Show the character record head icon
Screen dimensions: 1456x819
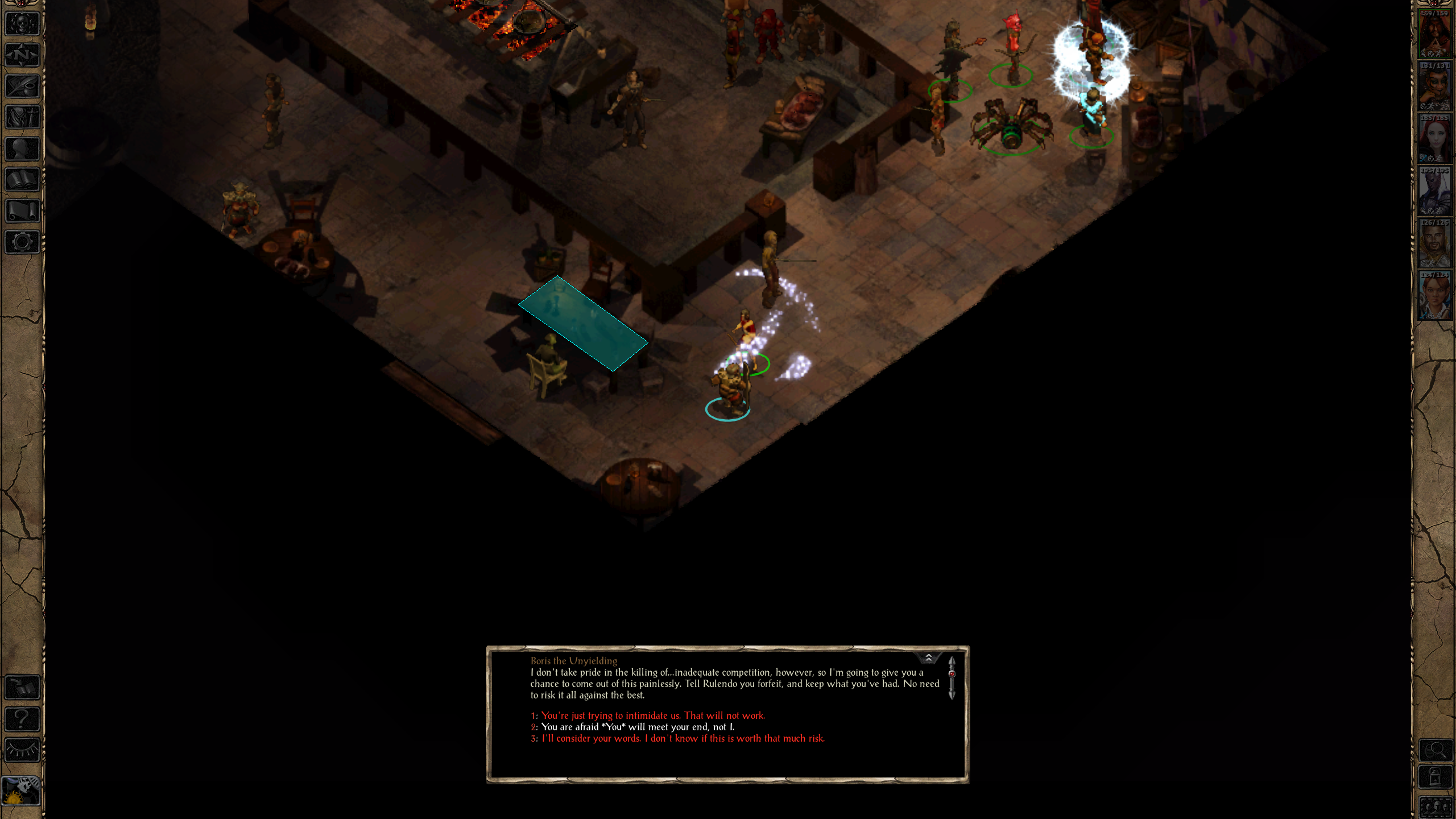coord(22,149)
